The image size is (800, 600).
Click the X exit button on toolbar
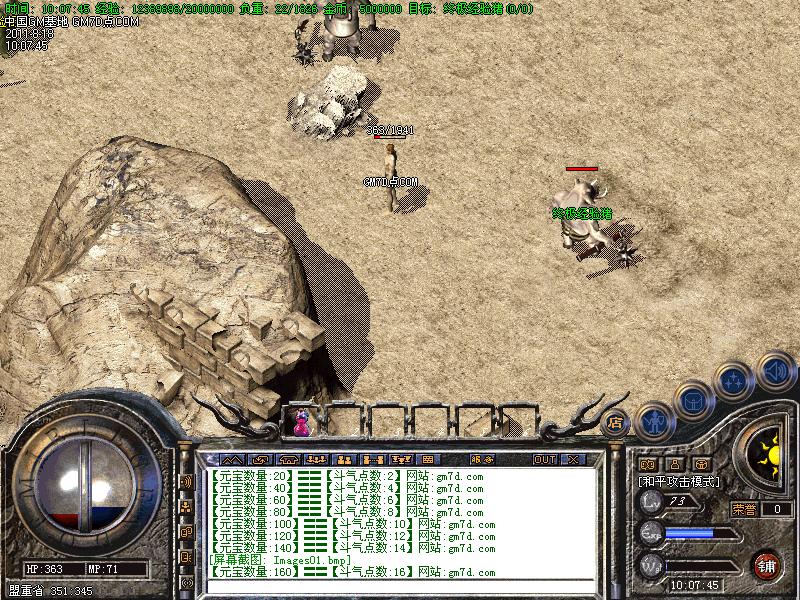573,460
